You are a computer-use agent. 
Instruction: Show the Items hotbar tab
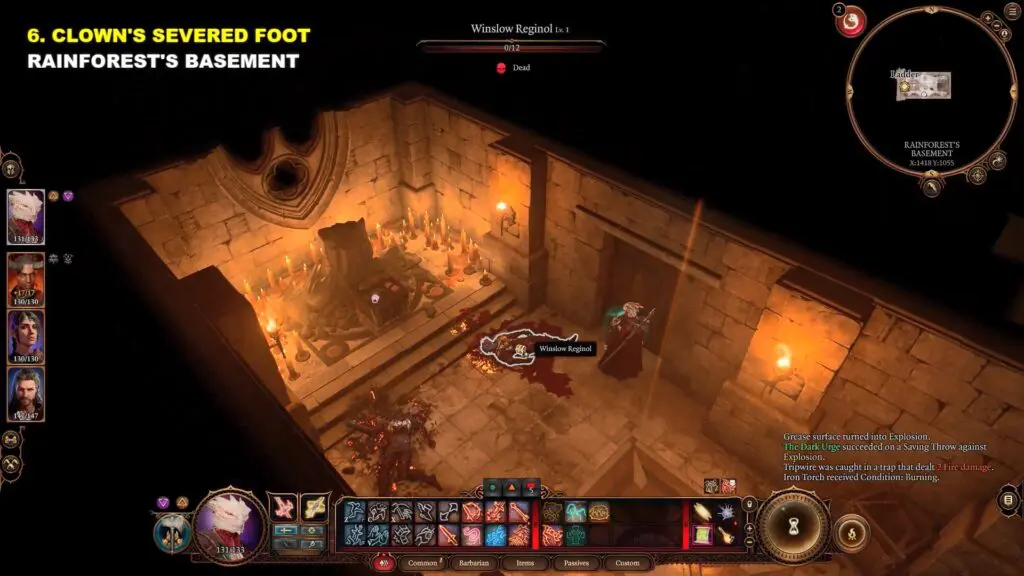tap(526, 563)
